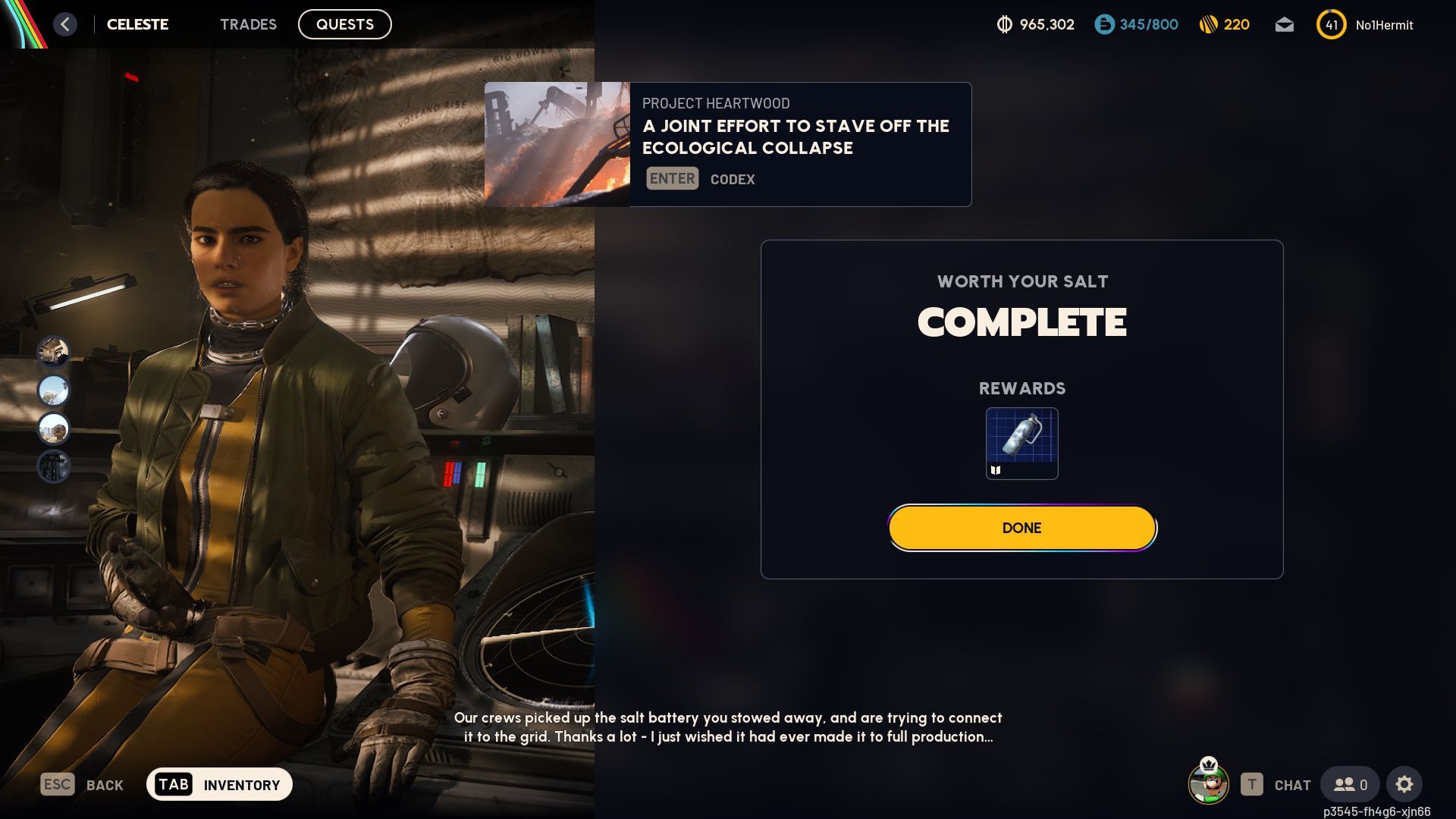1456x819 pixels.
Task: Select the first round location thumbnail
Action: pyautogui.click(x=54, y=352)
